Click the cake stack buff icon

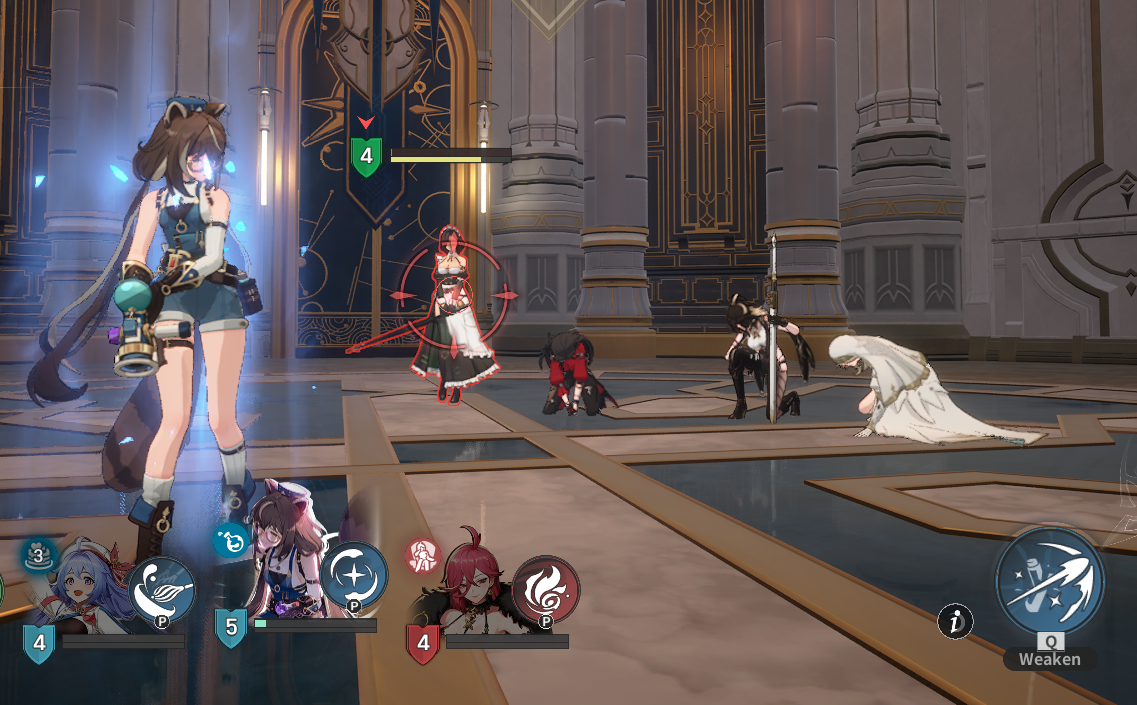[39, 555]
